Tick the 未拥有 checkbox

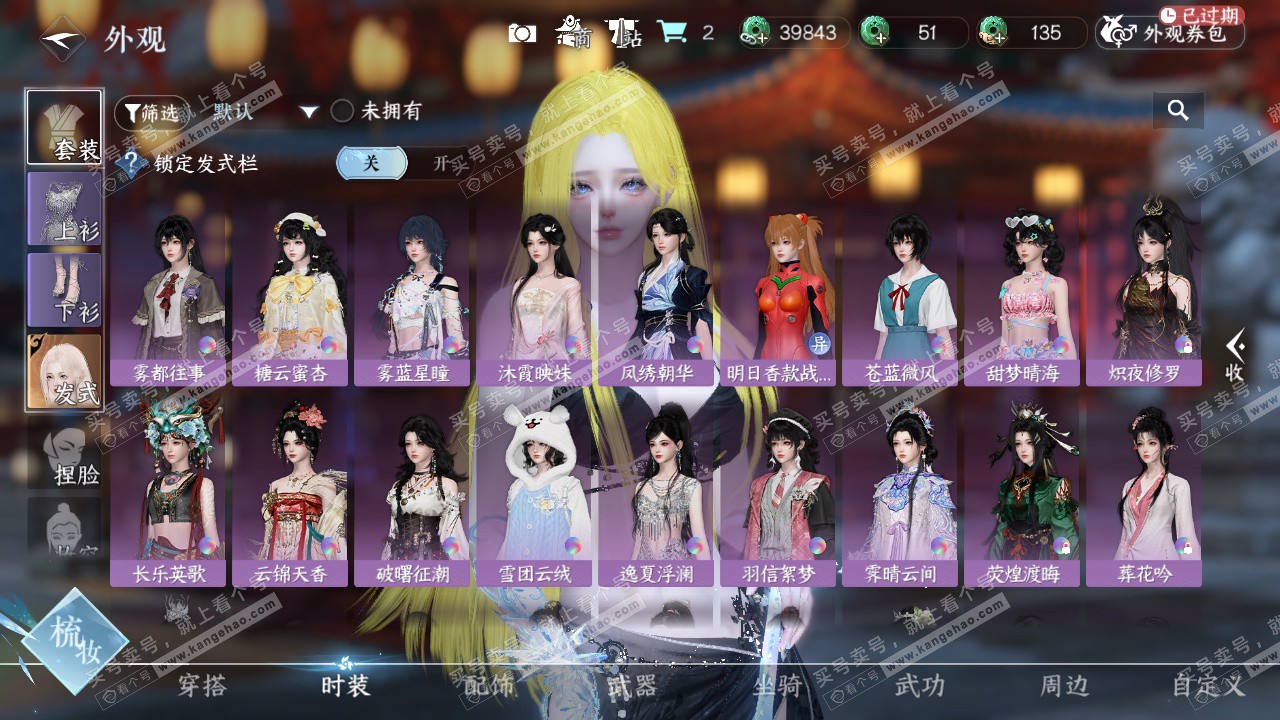(343, 111)
